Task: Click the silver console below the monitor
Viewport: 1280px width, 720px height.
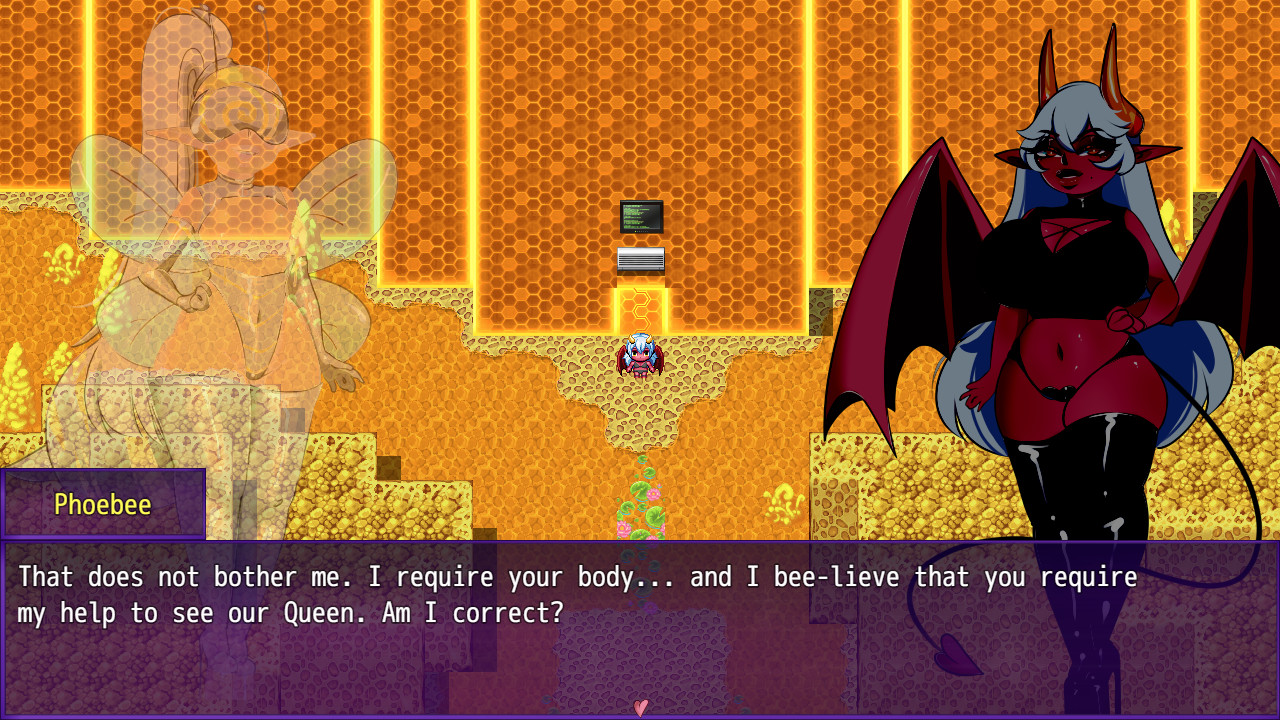Action: point(640,260)
